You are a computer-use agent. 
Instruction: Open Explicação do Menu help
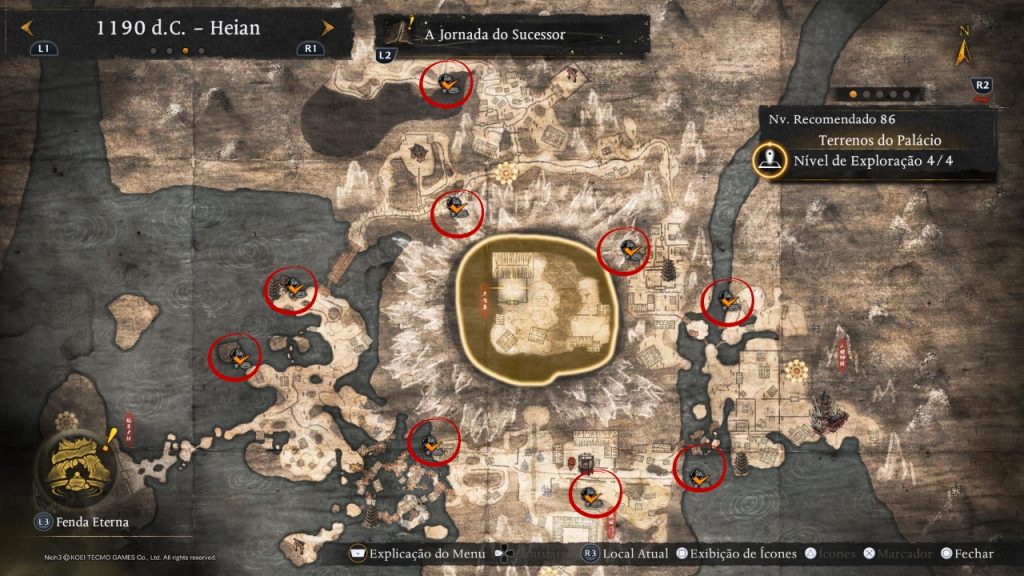(x=417, y=554)
